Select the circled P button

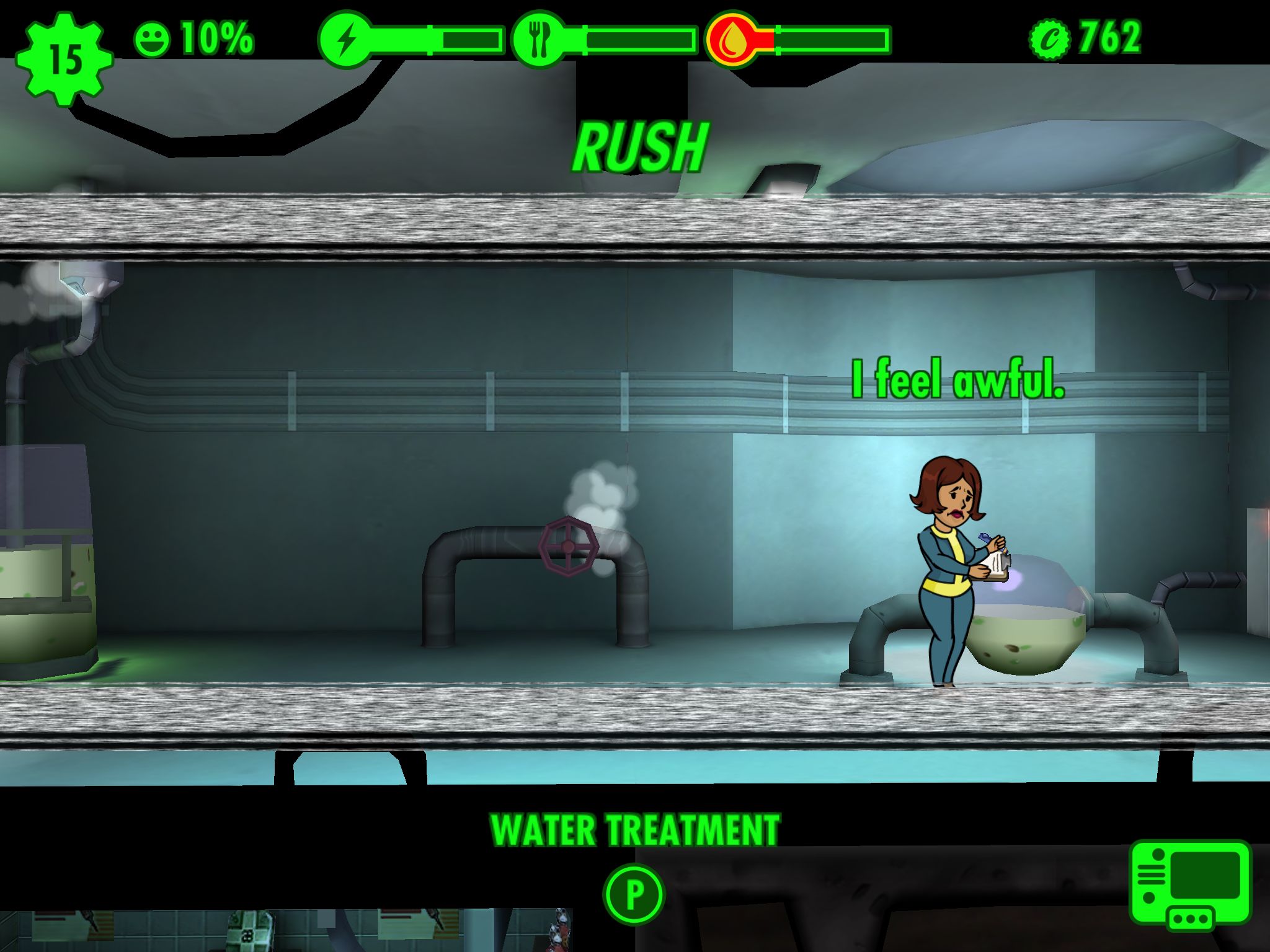(634, 894)
